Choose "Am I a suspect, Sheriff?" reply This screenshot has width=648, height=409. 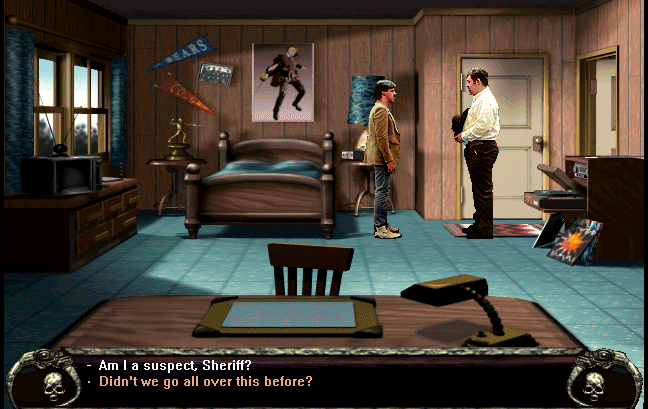176,366
